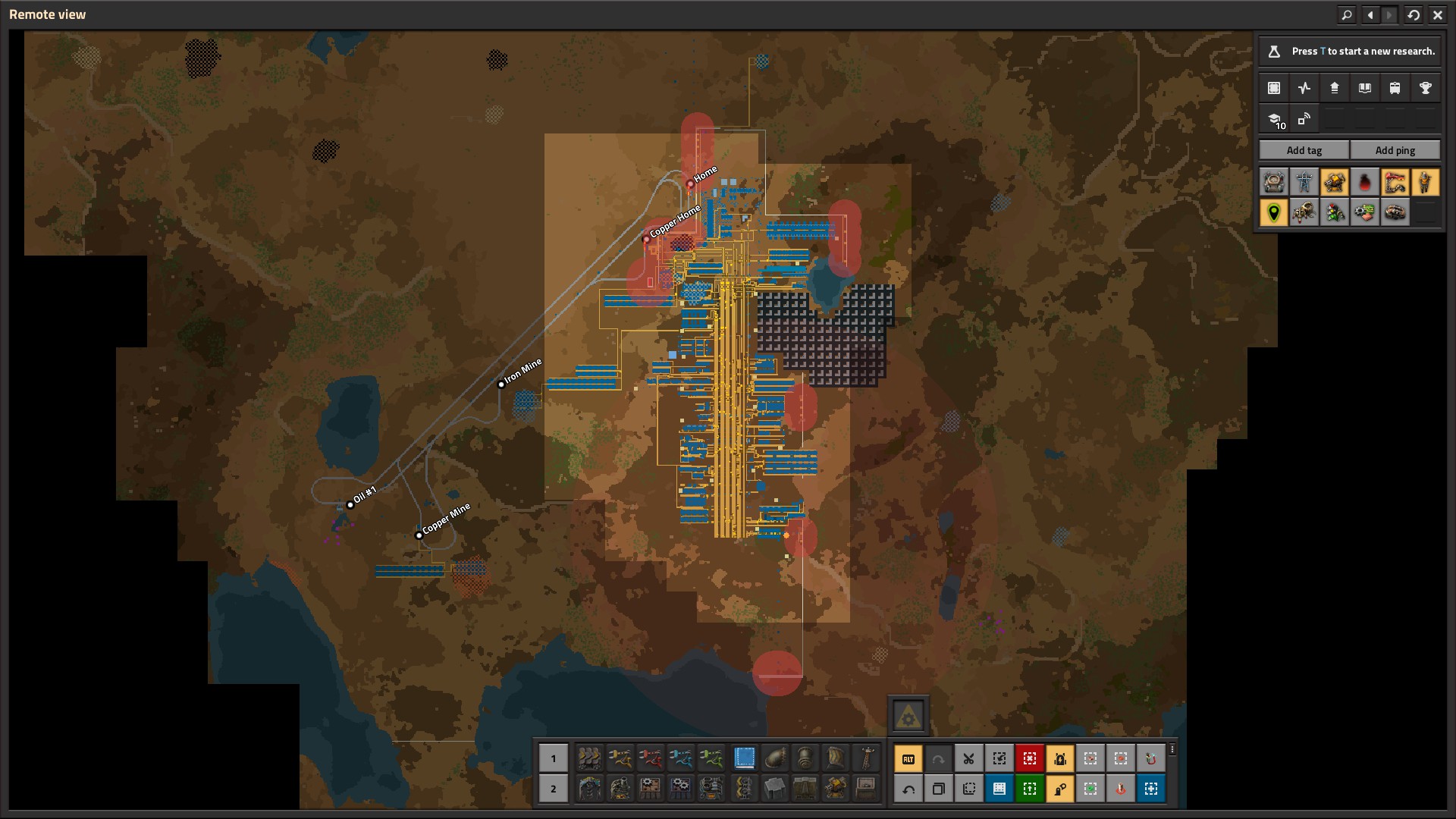
Task: Toggle the electric pole network map filter
Action: point(1304,182)
